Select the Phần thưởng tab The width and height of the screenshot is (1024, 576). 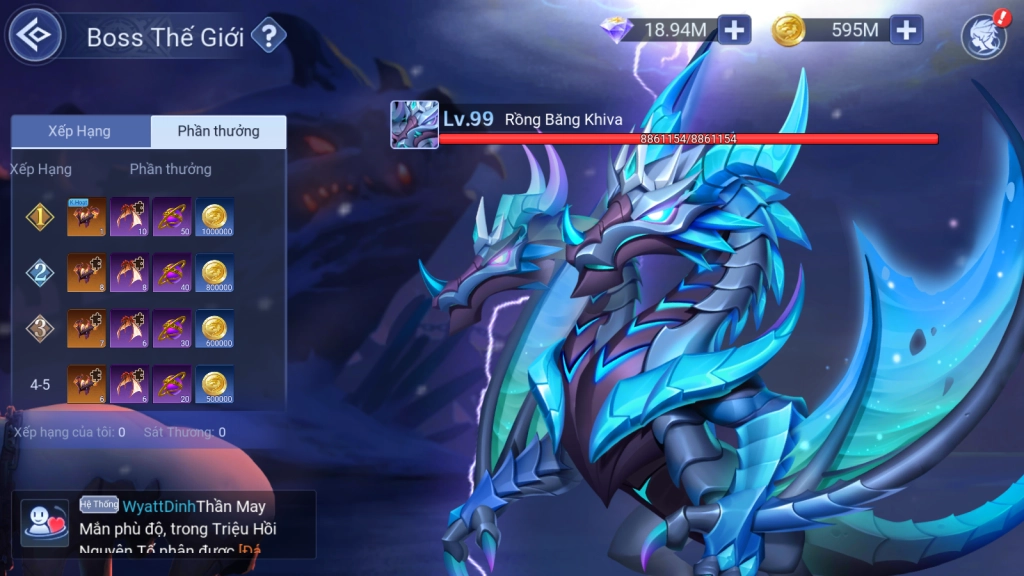click(x=218, y=132)
